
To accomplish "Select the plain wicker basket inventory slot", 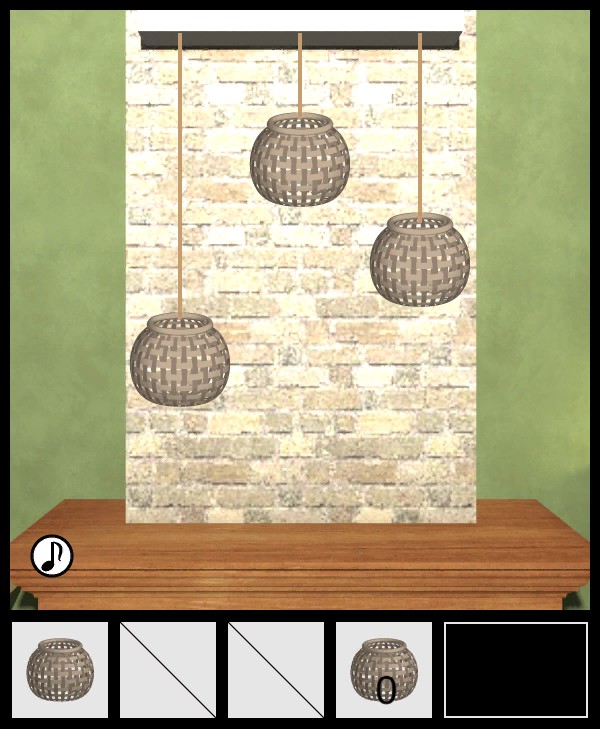I will pyautogui.click(x=60, y=669).
